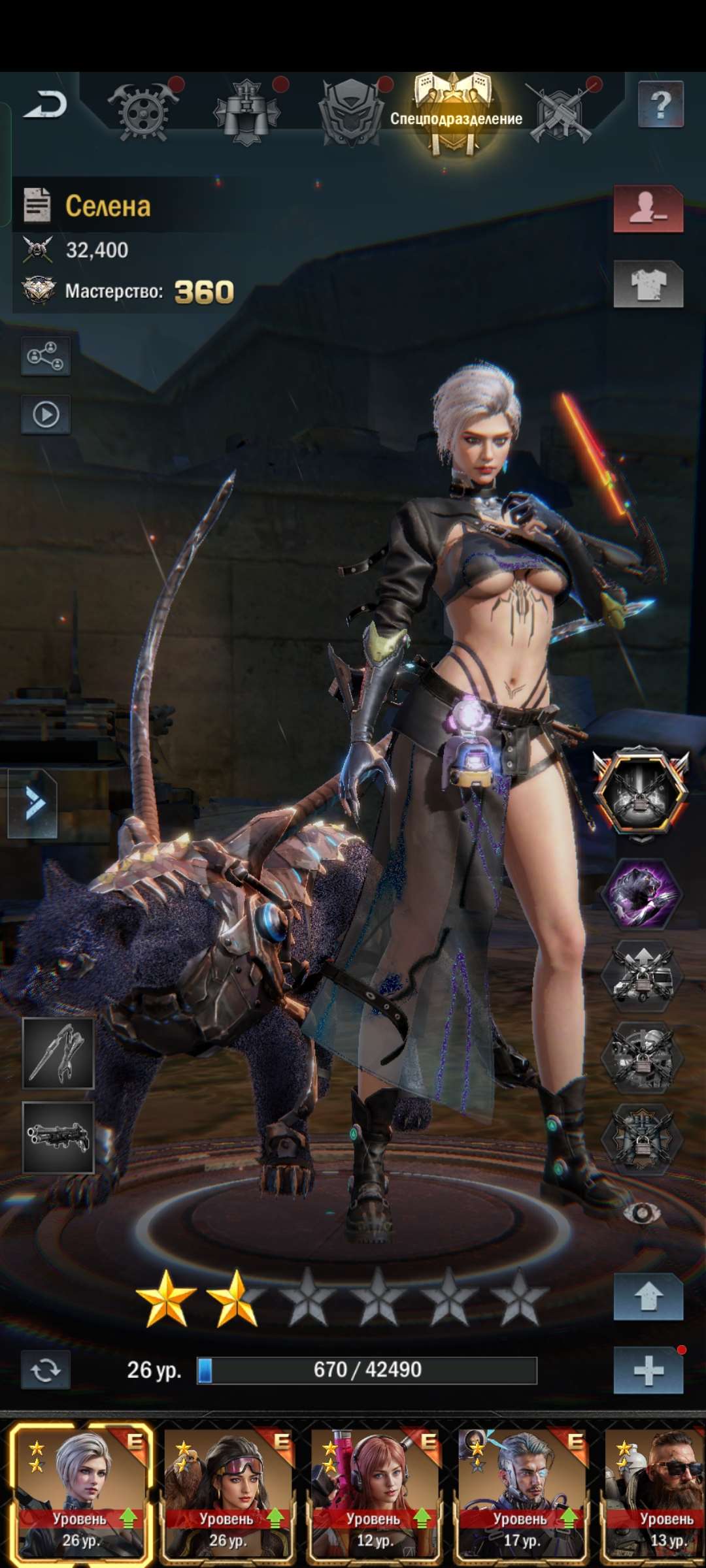This screenshot has width=706, height=1568.
Task: Click the upward arrow upgrade button
Action: coord(648,1297)
